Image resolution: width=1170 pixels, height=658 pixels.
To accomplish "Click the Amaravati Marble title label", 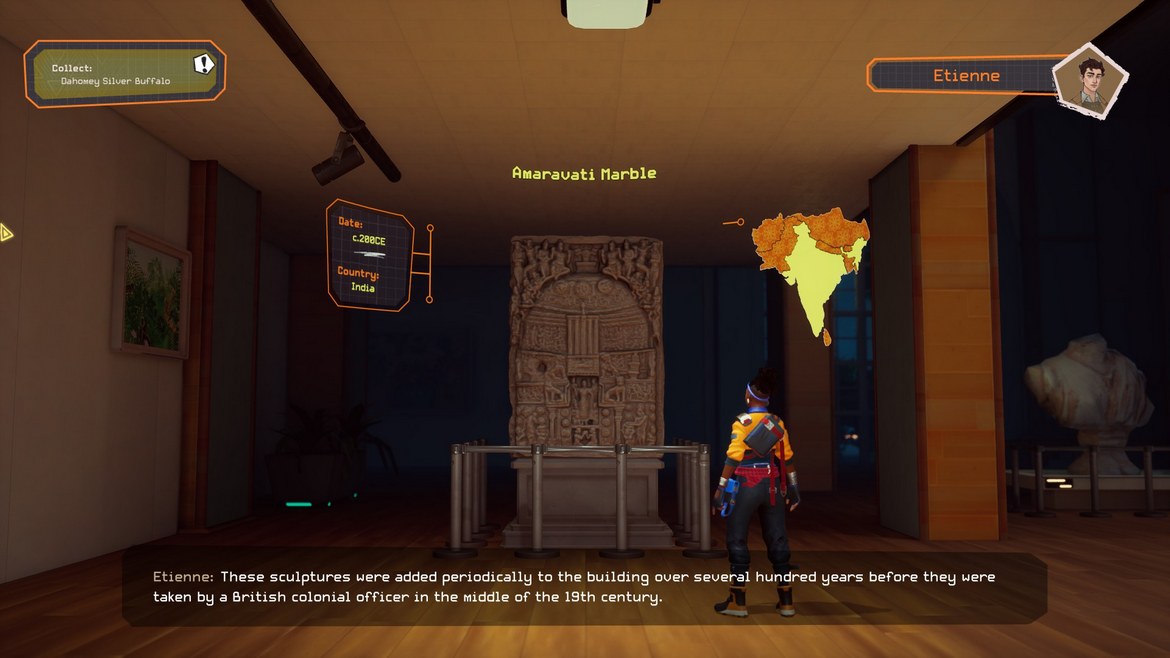I will pos(584,173).
